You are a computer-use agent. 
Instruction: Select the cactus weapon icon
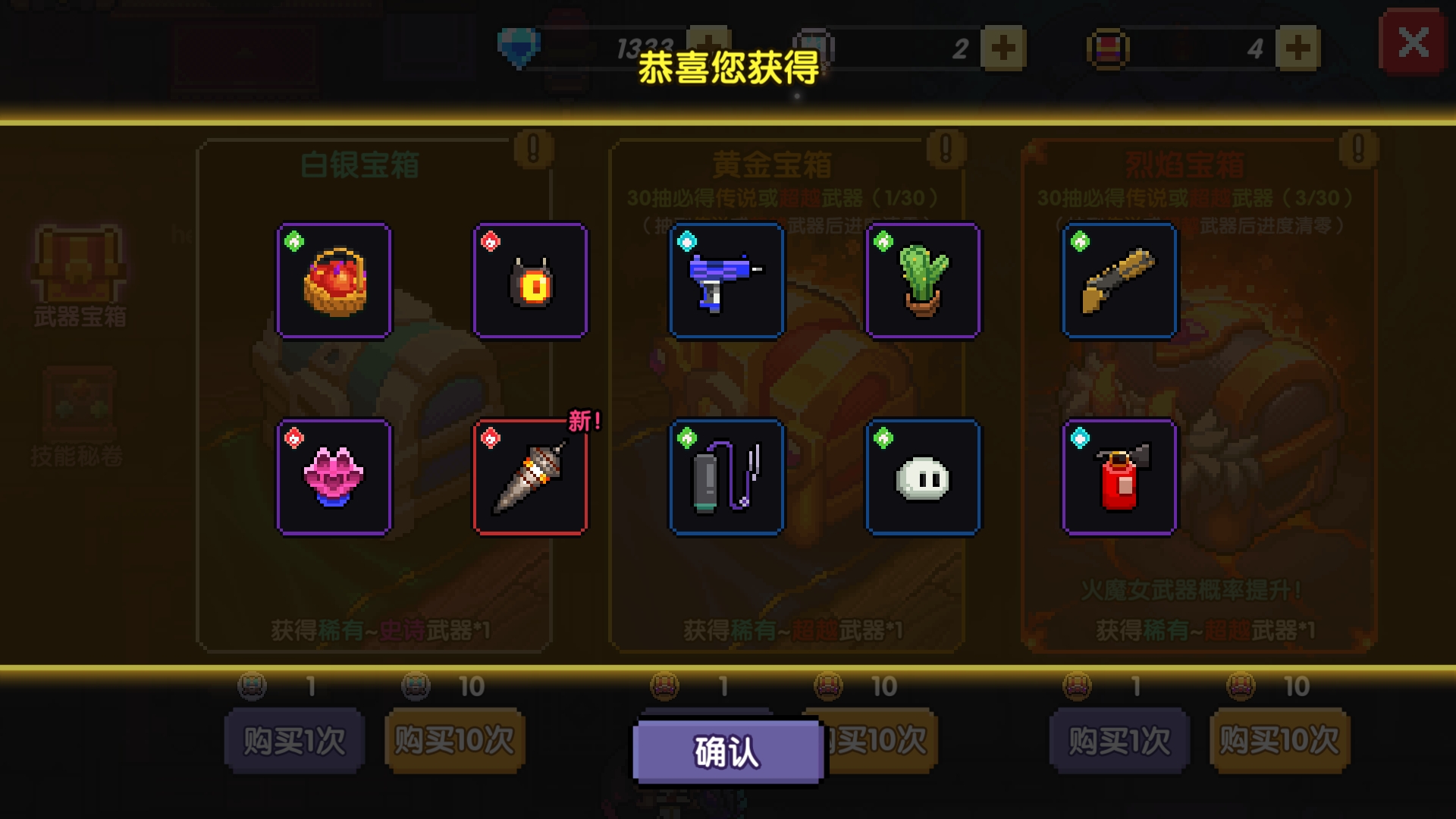click(x=923, y=281)
